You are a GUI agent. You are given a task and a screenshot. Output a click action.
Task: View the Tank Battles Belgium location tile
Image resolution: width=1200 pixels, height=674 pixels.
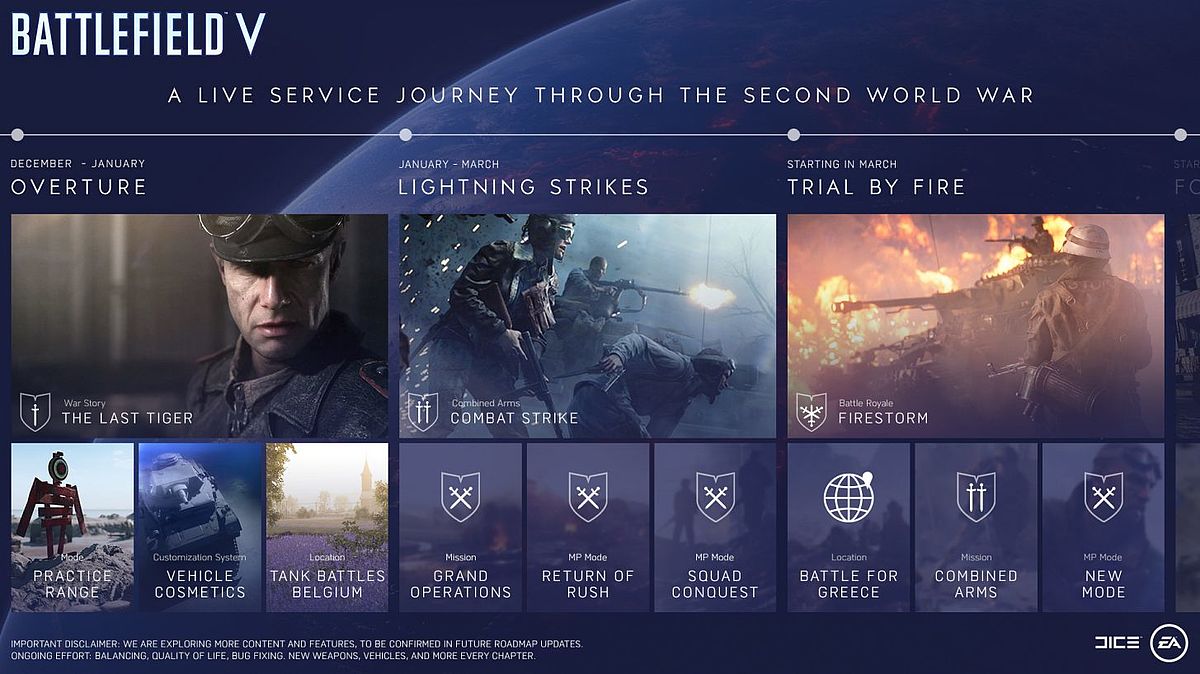(x=327, y=527)
